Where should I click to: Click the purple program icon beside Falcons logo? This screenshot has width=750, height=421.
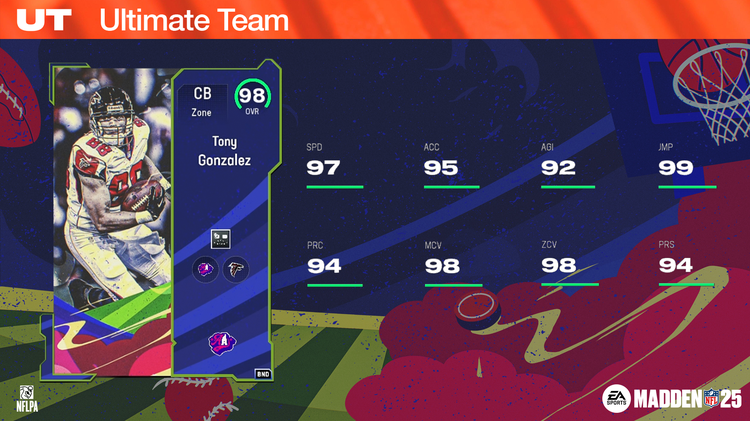coord(206,270)
